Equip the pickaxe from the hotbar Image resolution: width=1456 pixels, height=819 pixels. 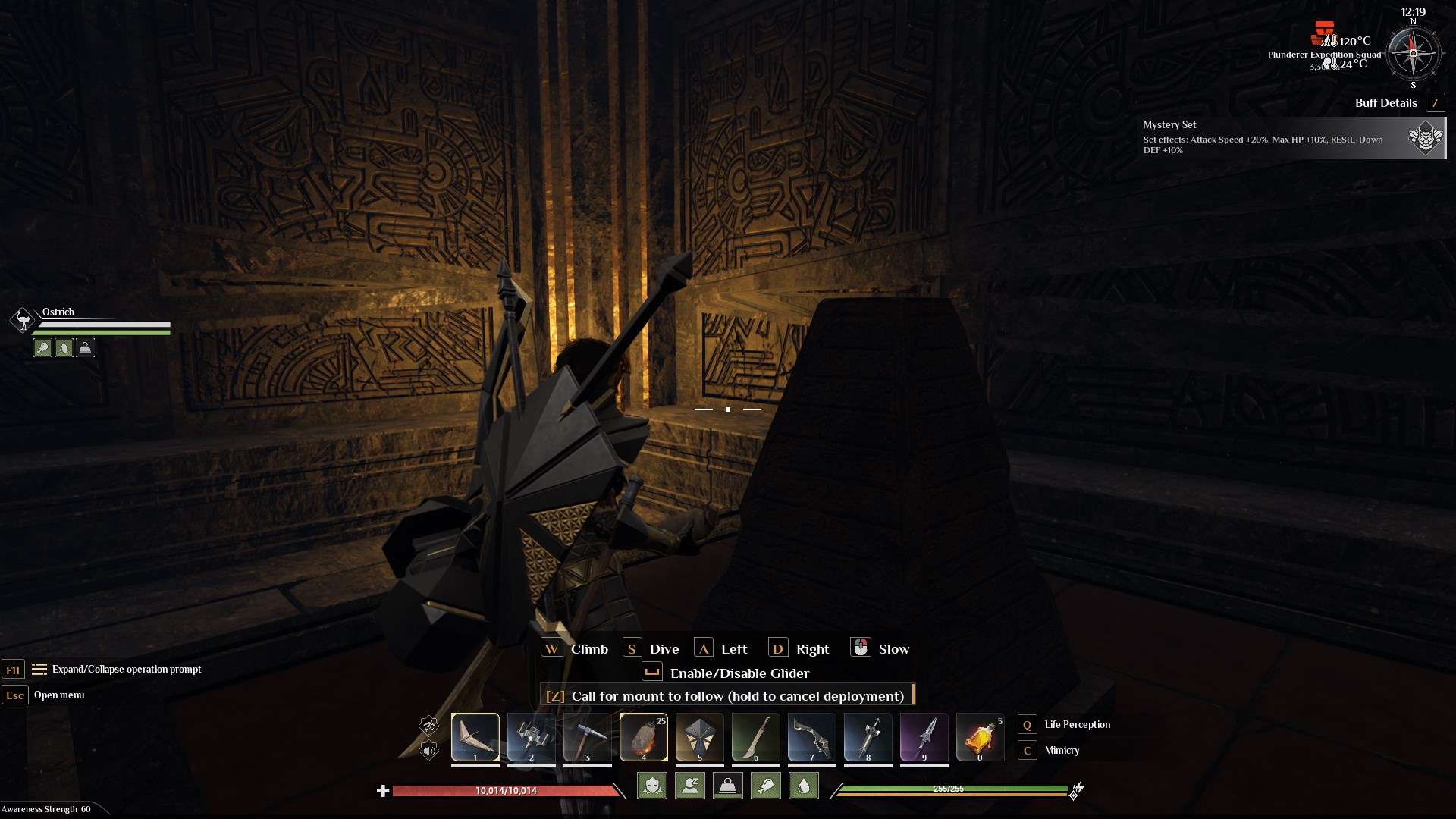(x=588, y=736)
